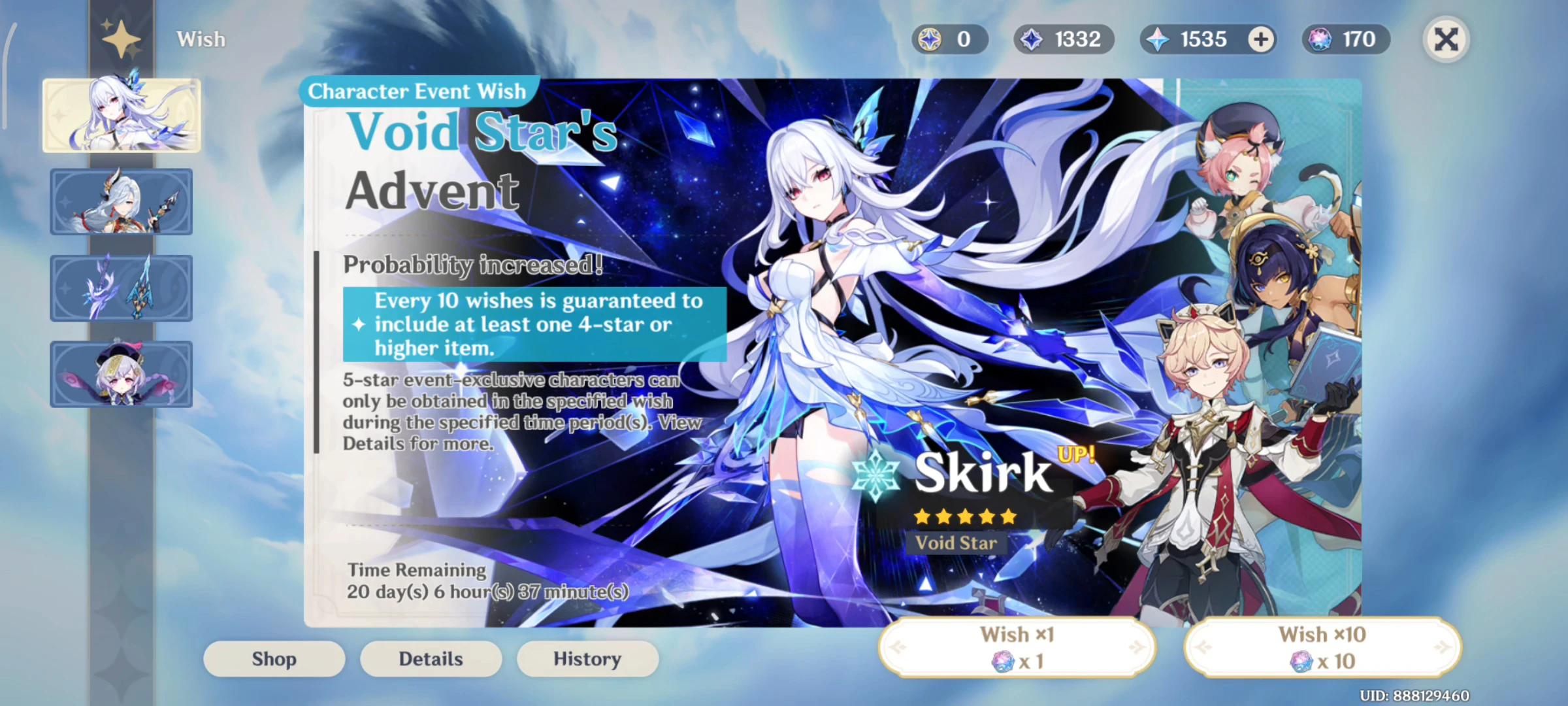This screenshot has width=1568, height=706.
Task: Click the Masterless Starglitter currency icon
Action: pyautogui.click(x=928, y=39)
